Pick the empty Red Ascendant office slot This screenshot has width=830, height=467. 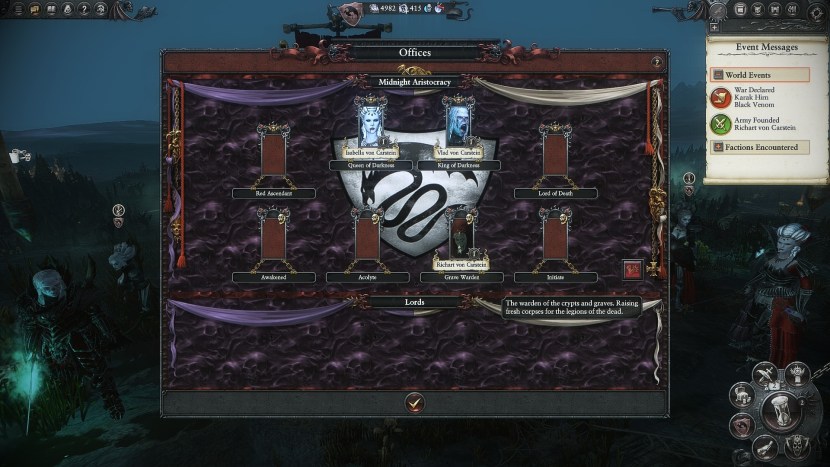pos(273,153)
